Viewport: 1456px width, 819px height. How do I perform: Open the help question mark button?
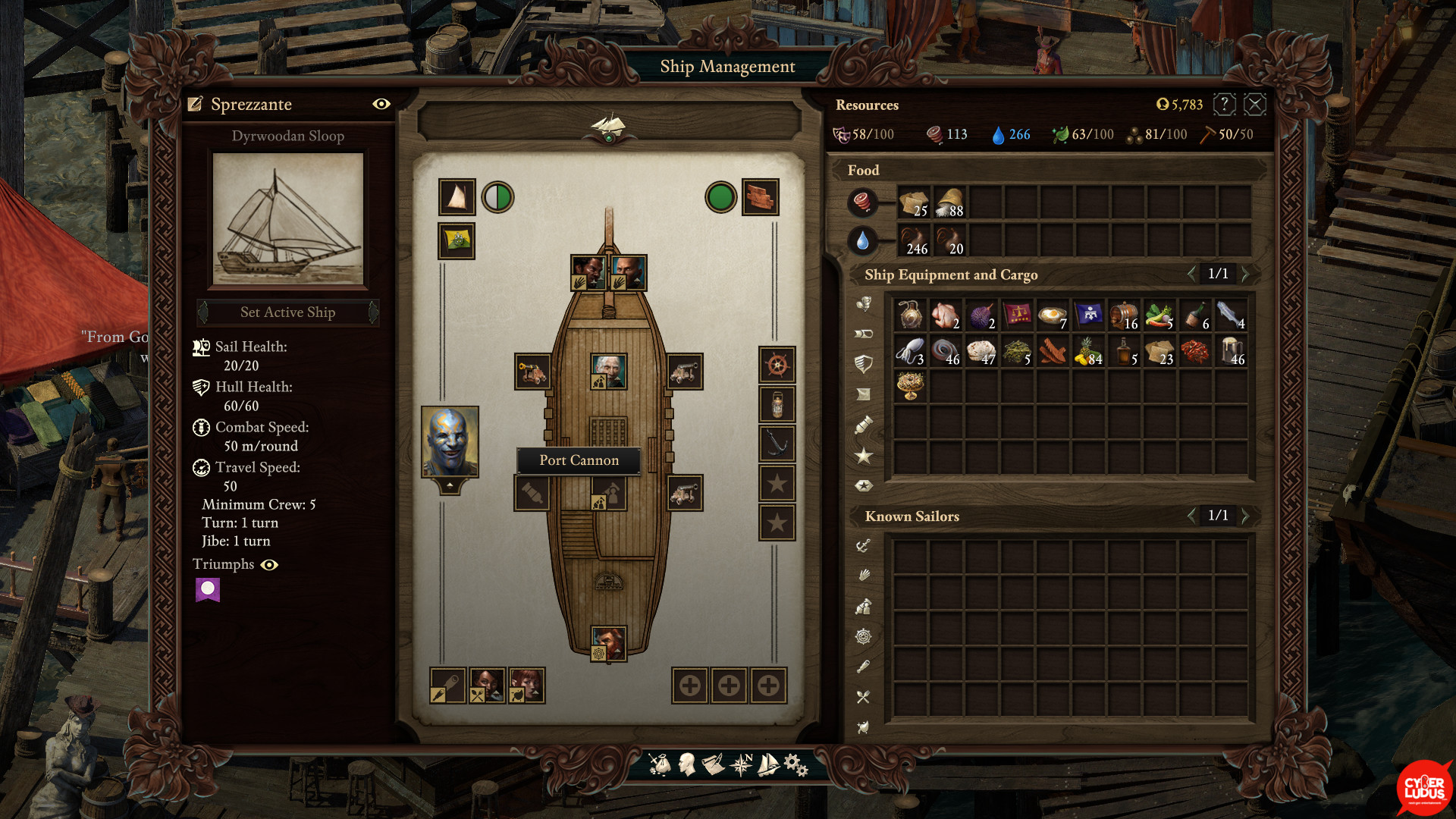(1224, 105)
